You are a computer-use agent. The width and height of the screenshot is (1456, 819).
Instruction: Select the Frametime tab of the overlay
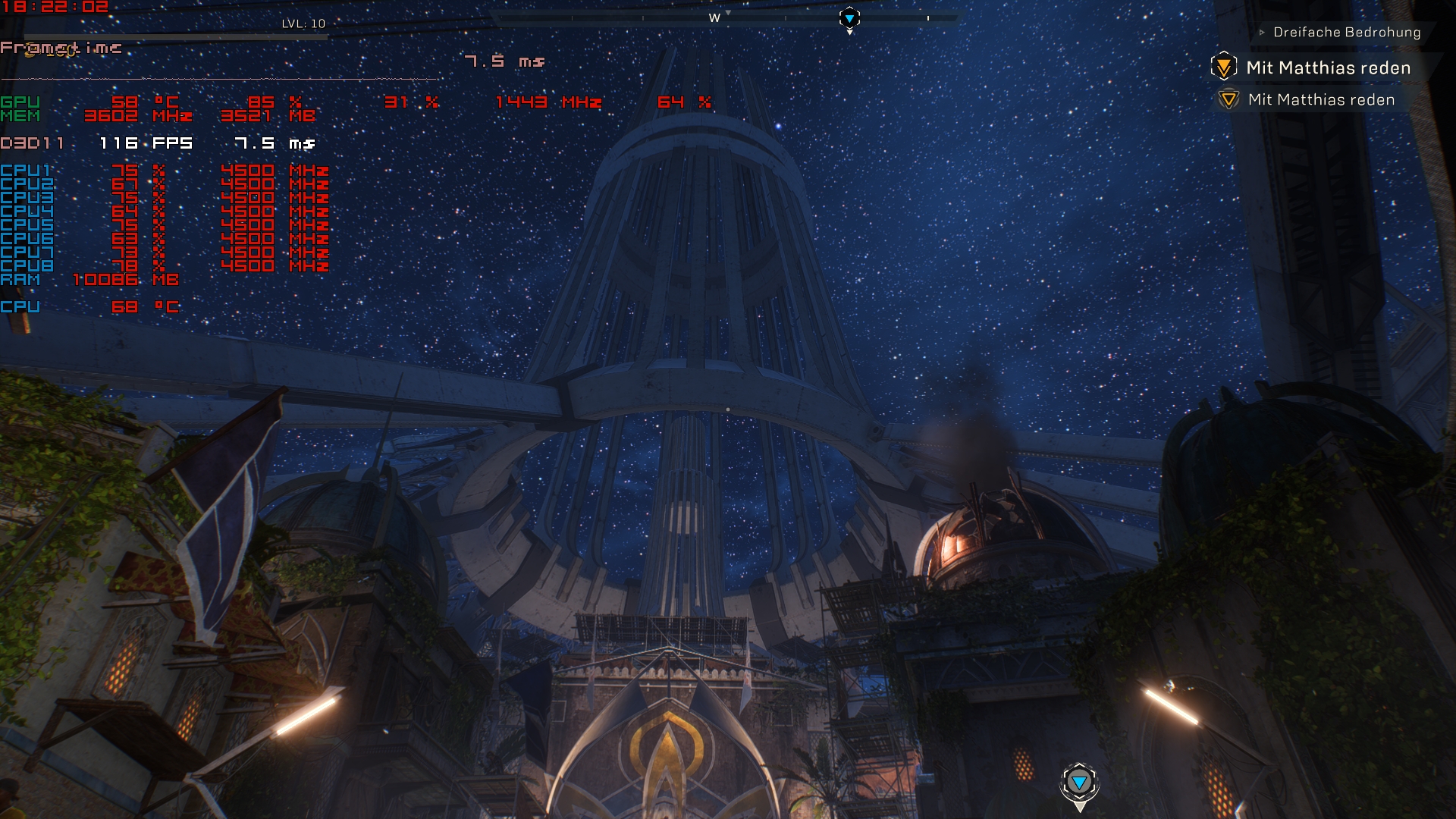click(x=61, y=47)
